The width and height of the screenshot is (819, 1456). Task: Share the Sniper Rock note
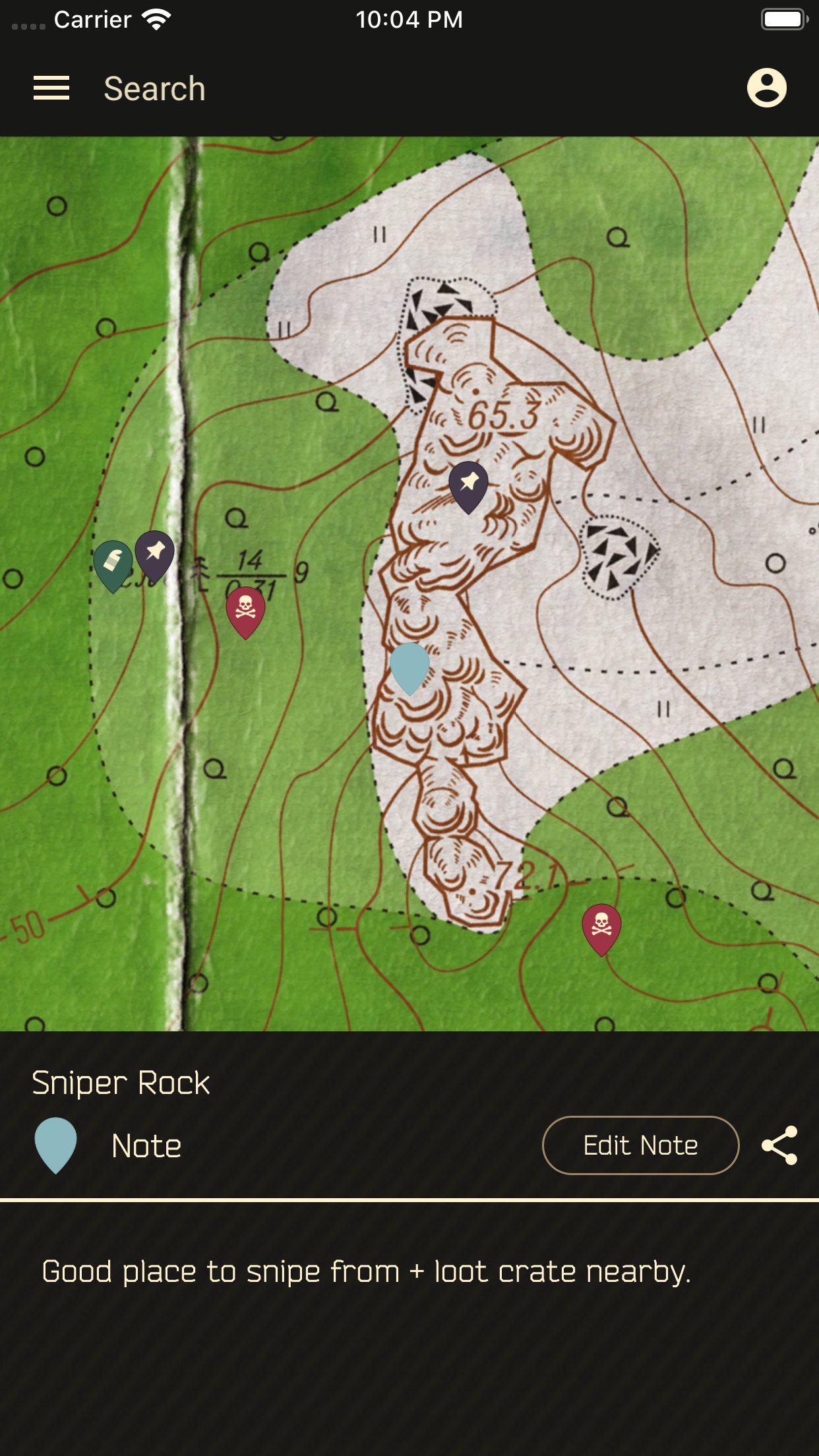tap(779, 1145)
